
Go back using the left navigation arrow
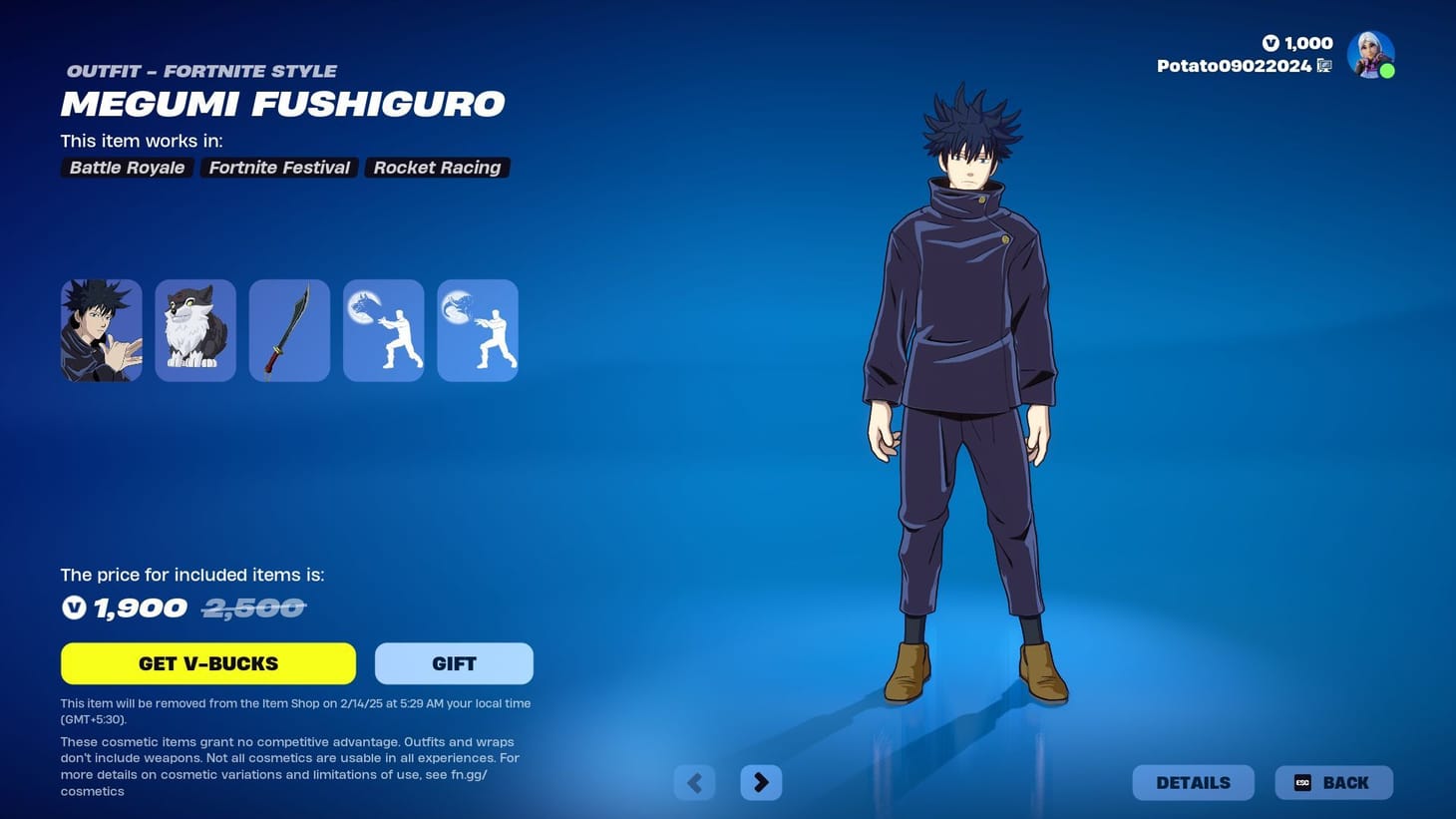pyautogui.click(x=694, y=782)
